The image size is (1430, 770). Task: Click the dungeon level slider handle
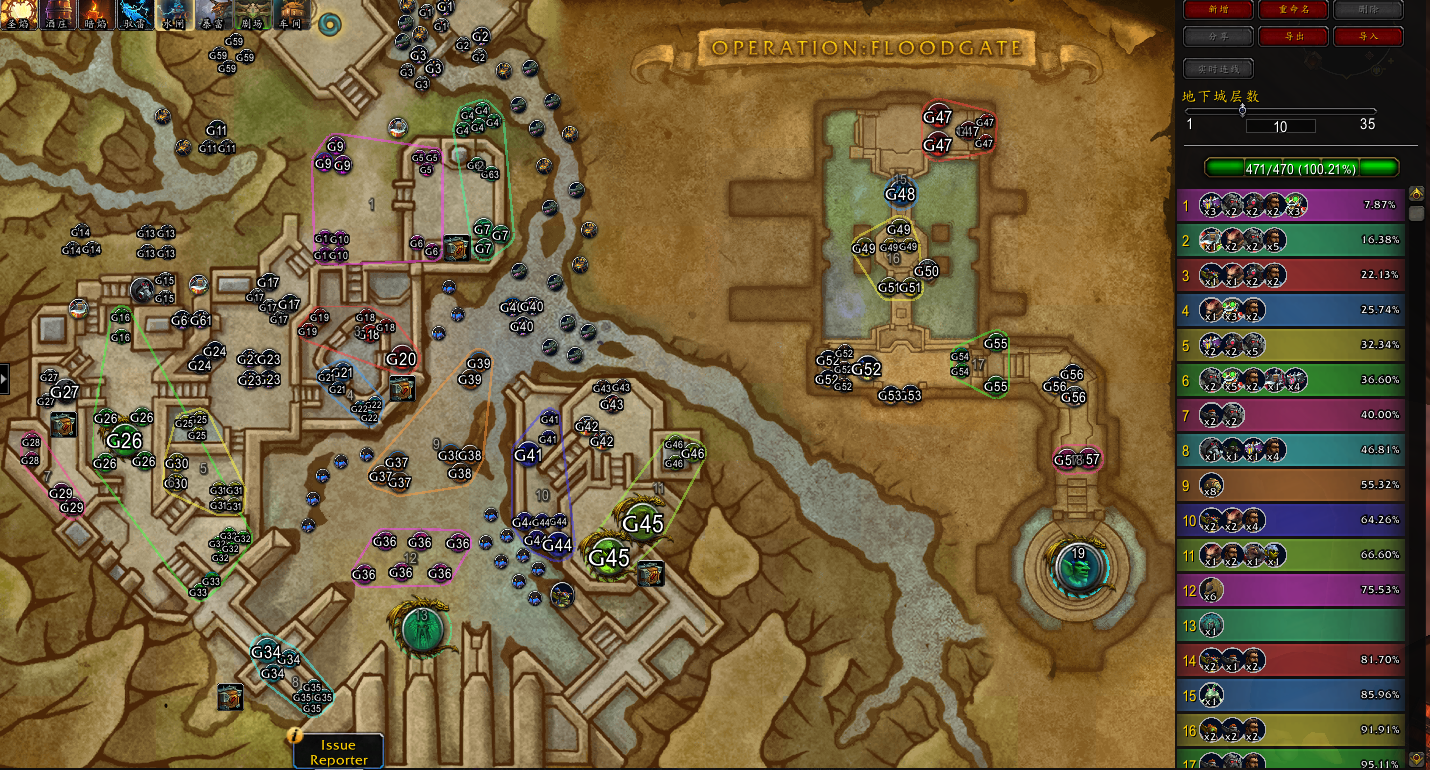1243,112
